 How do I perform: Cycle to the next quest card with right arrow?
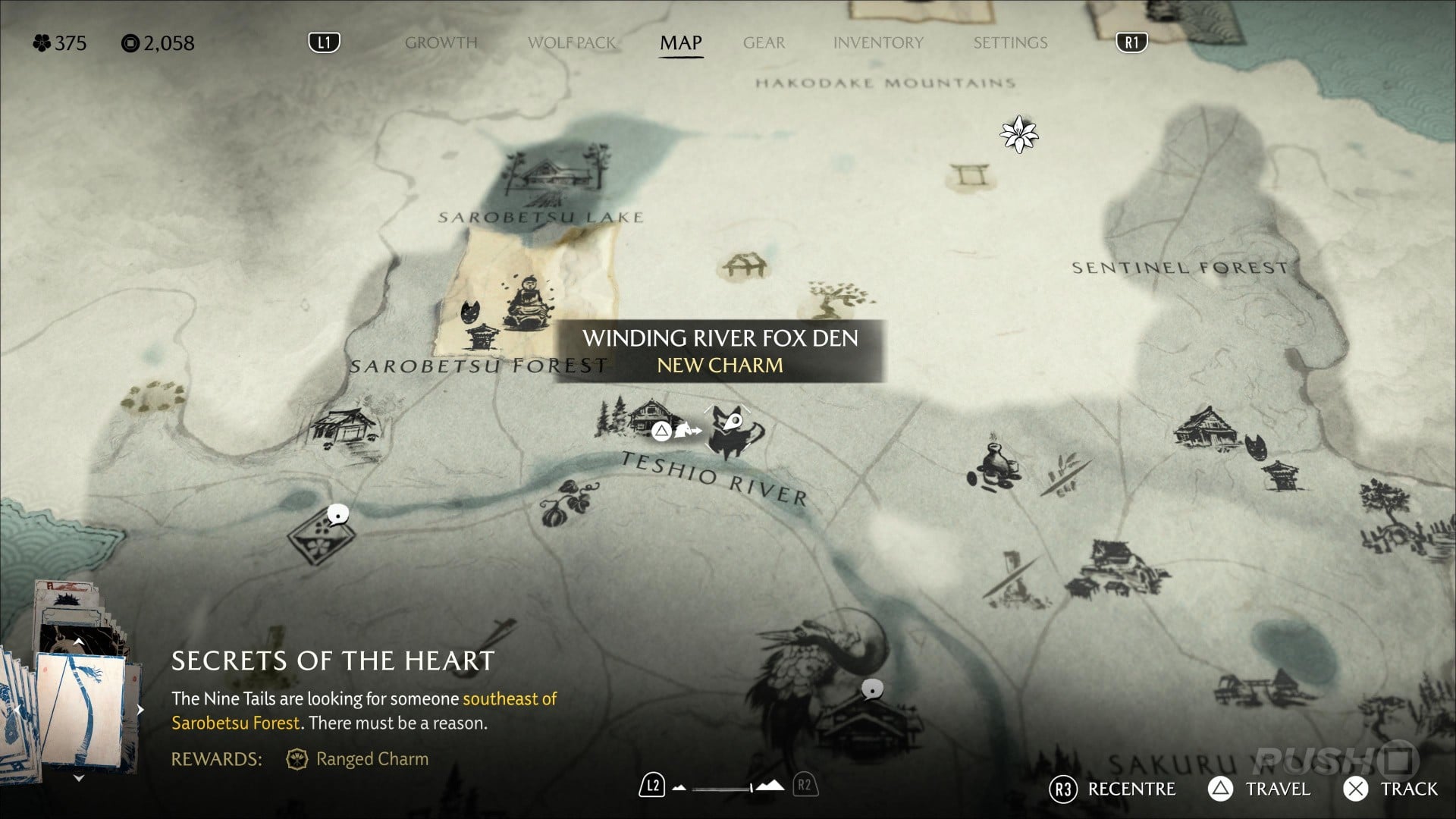point(140,710)
